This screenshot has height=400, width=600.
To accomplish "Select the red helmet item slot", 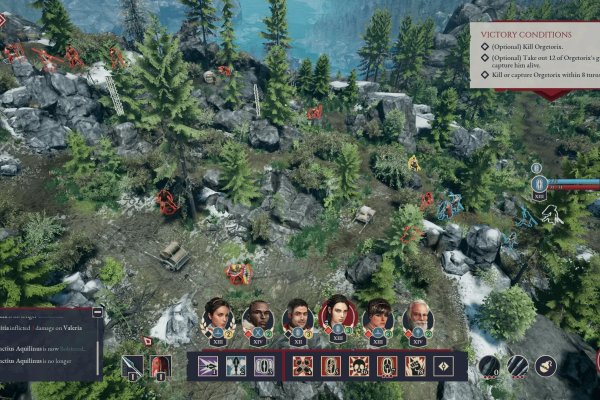I will tap(160, 366).
